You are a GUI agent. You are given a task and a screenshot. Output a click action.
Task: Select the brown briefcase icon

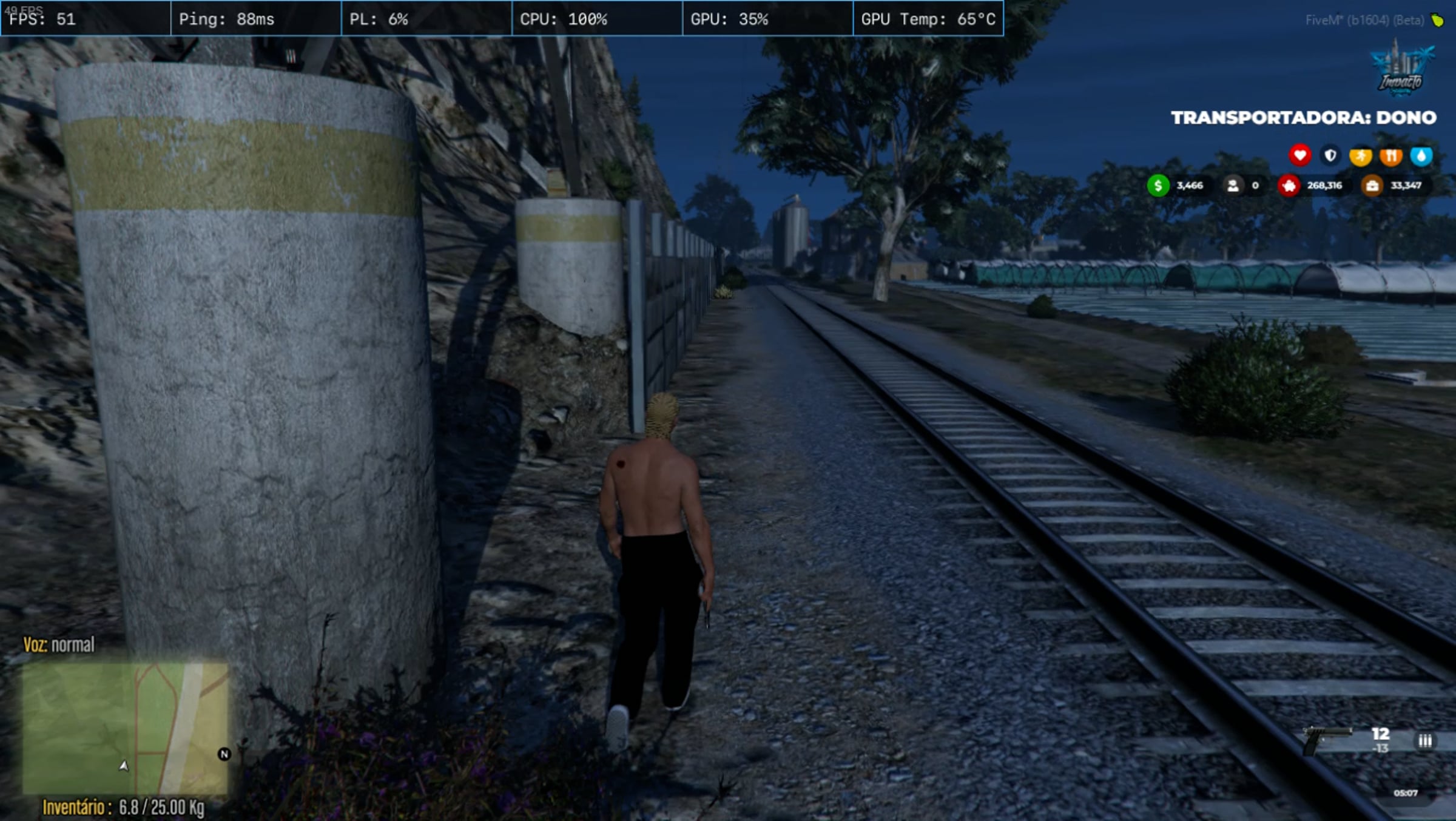coord(1372,186)
